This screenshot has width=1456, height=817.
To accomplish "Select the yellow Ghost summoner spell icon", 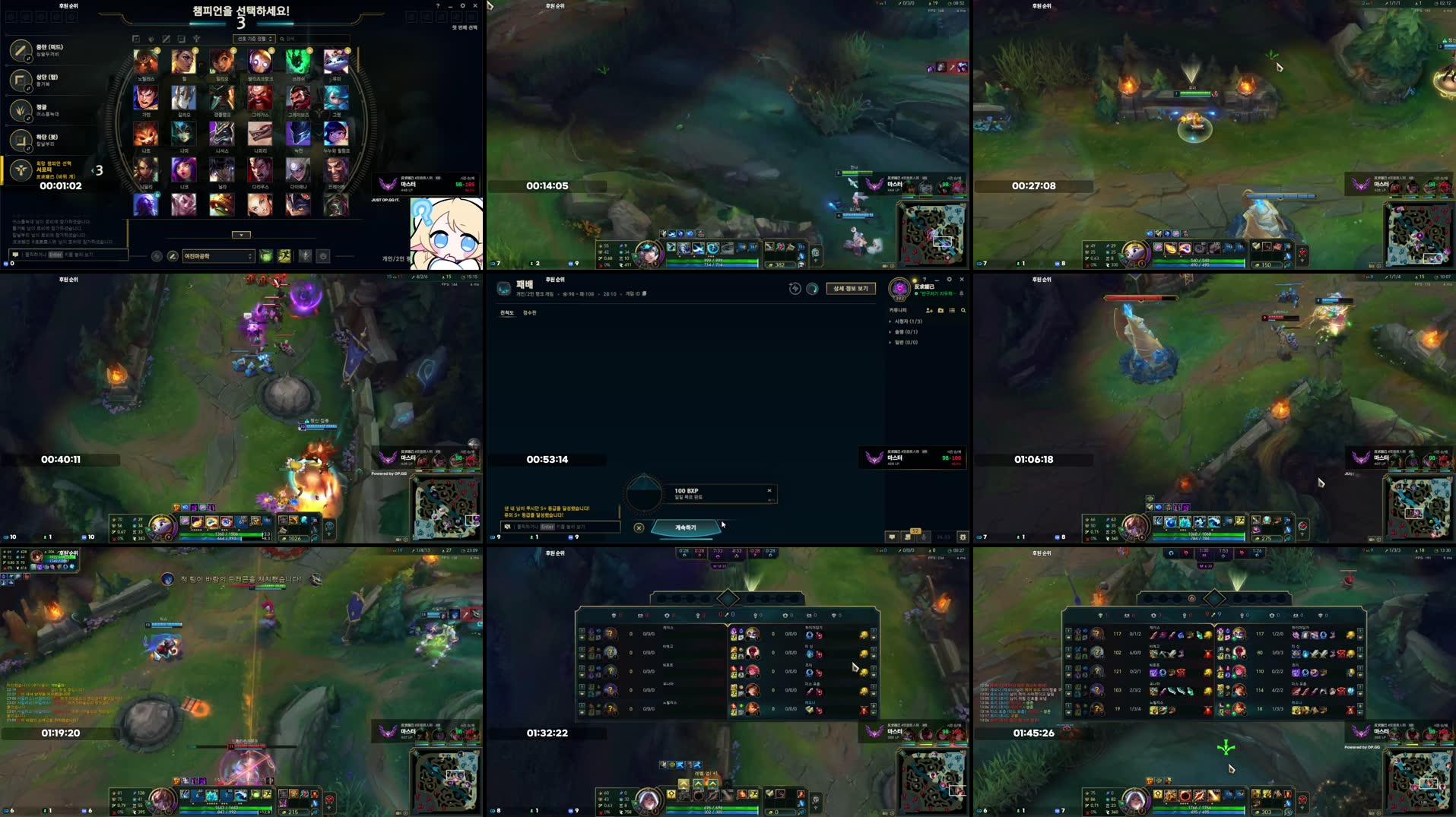I will (x=284, y=257).
